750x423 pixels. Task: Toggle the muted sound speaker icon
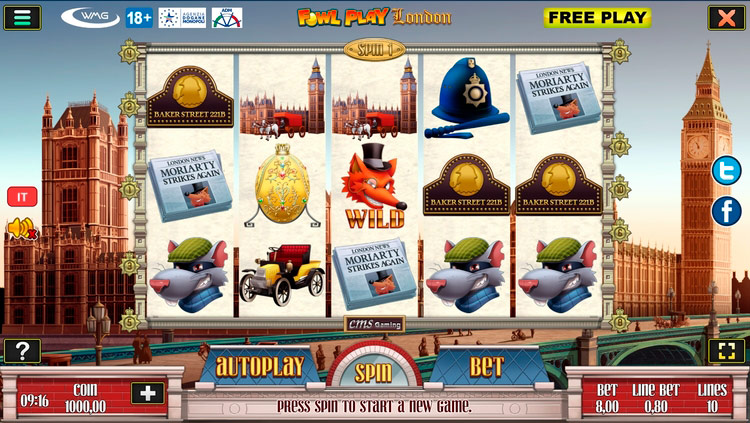coord(21,230)
